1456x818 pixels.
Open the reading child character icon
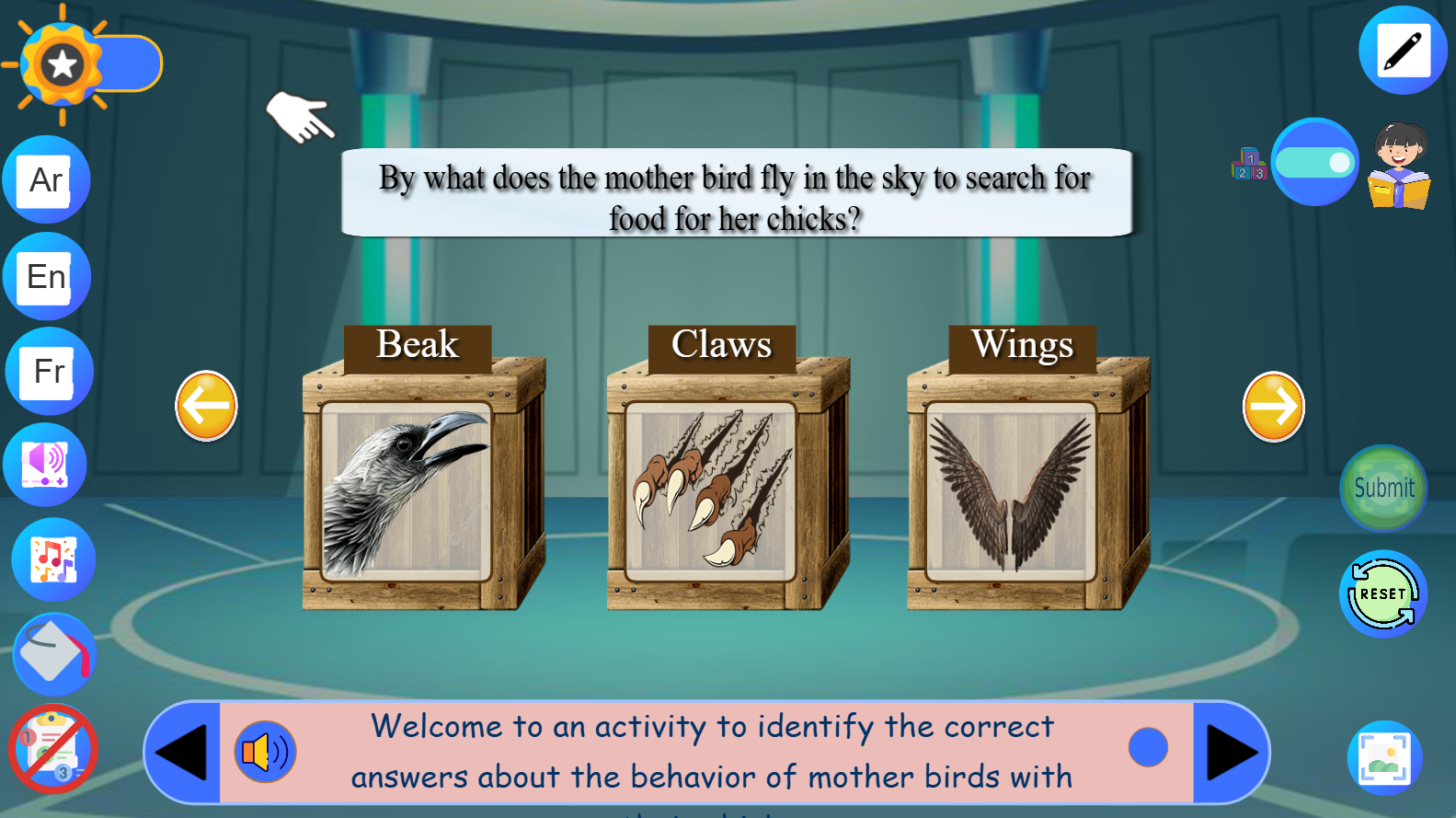1398,166
